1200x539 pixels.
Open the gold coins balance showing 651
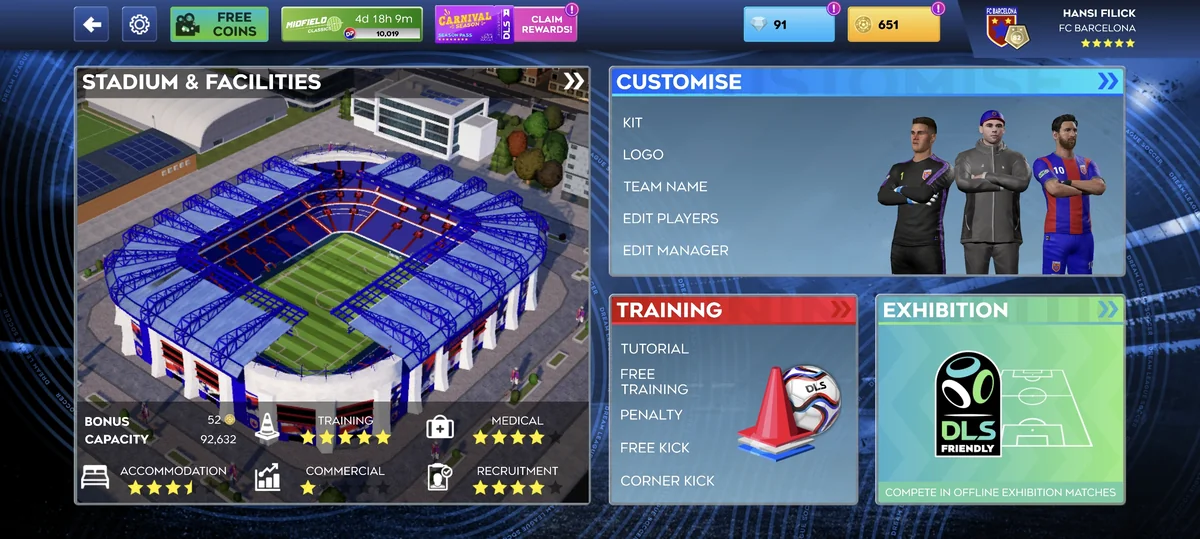(893, 24)
